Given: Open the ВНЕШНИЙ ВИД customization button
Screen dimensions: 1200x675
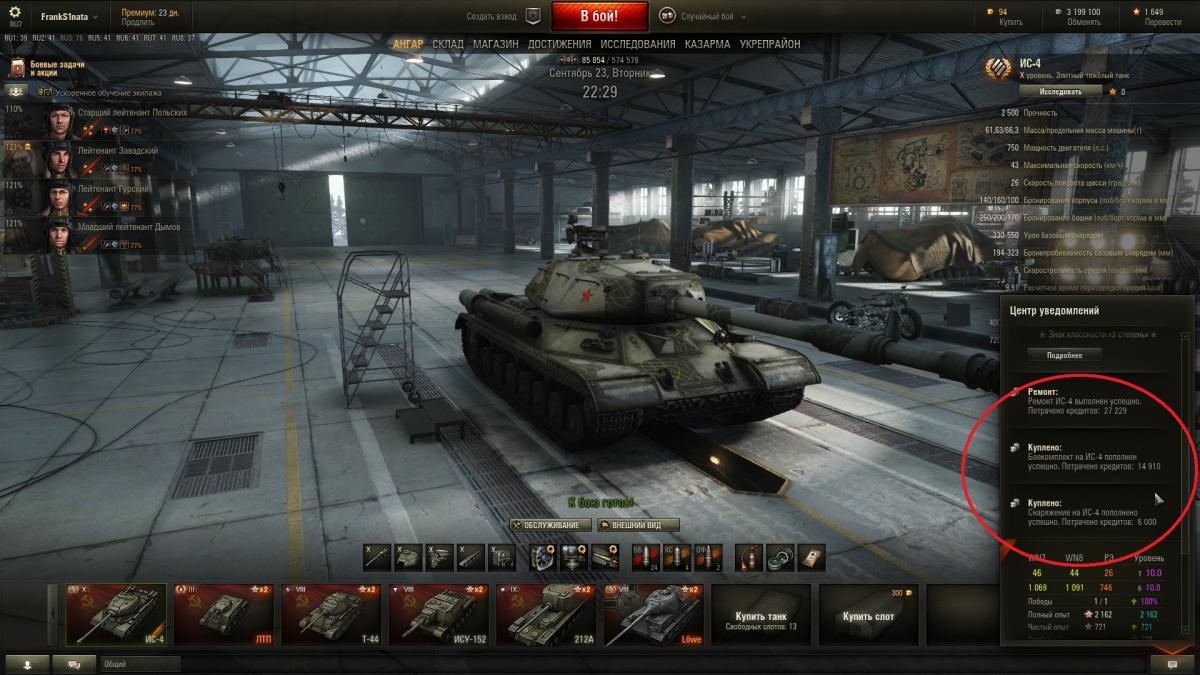Looking at the screenshot, I should tap(639, 525).
